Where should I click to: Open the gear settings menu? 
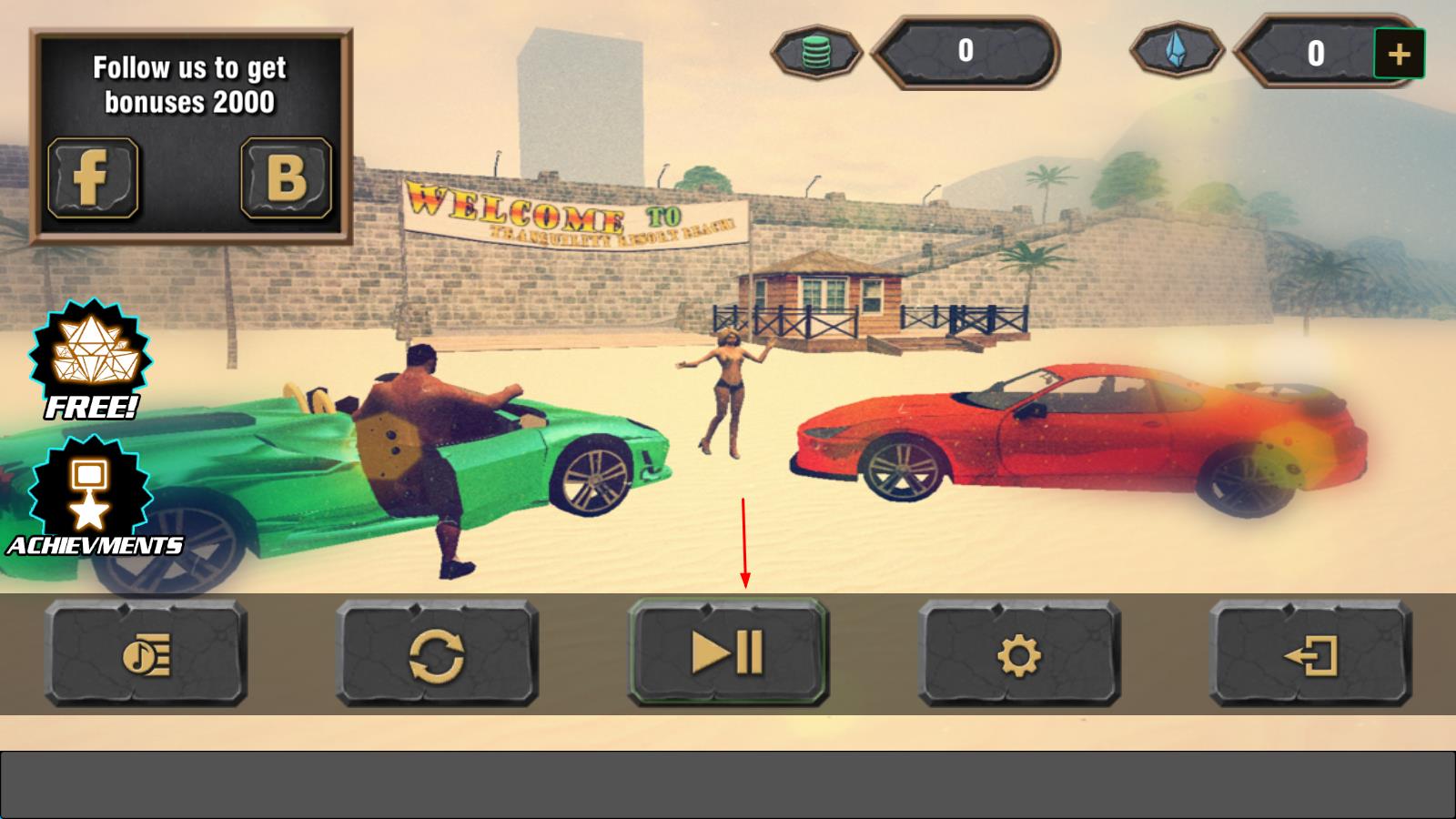[1019, 654]
